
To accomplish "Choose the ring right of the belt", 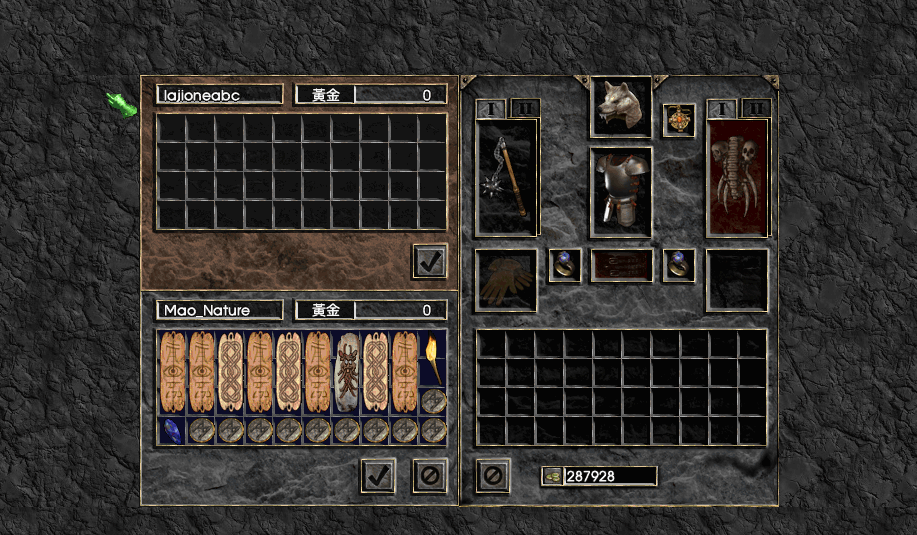I will (679, 265).
